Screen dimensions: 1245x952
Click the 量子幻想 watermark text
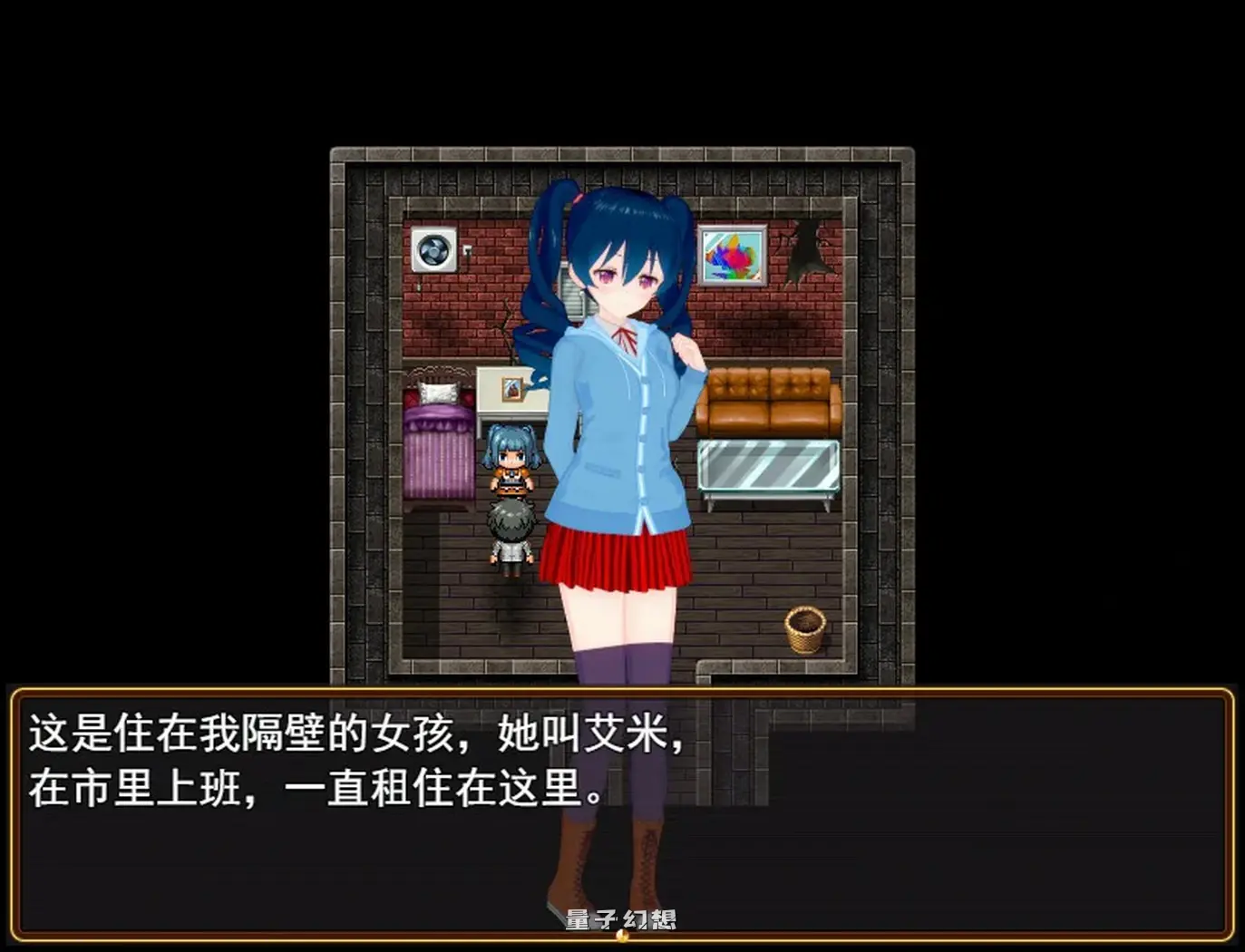(623, 918)
